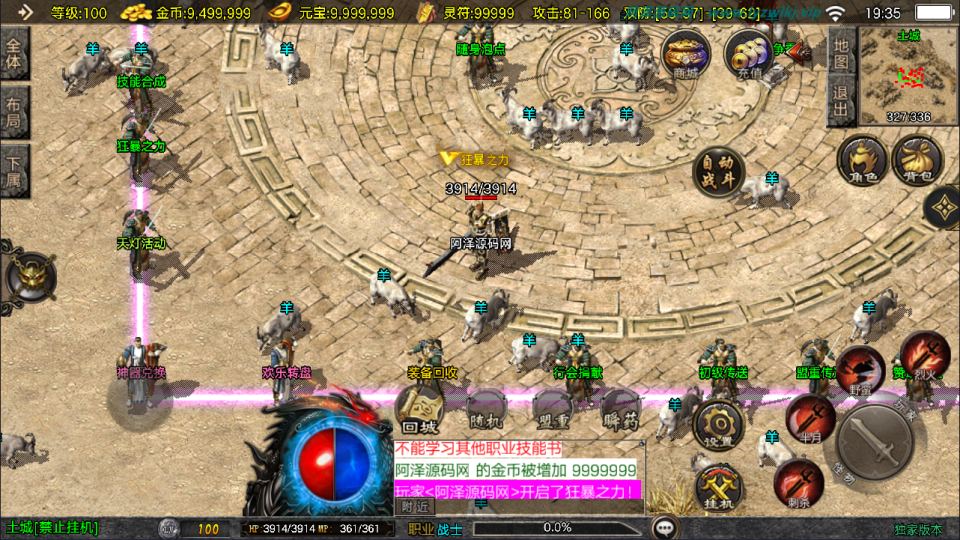Open the 角色 character sheet
960x540 pixels.
(860, 160)
